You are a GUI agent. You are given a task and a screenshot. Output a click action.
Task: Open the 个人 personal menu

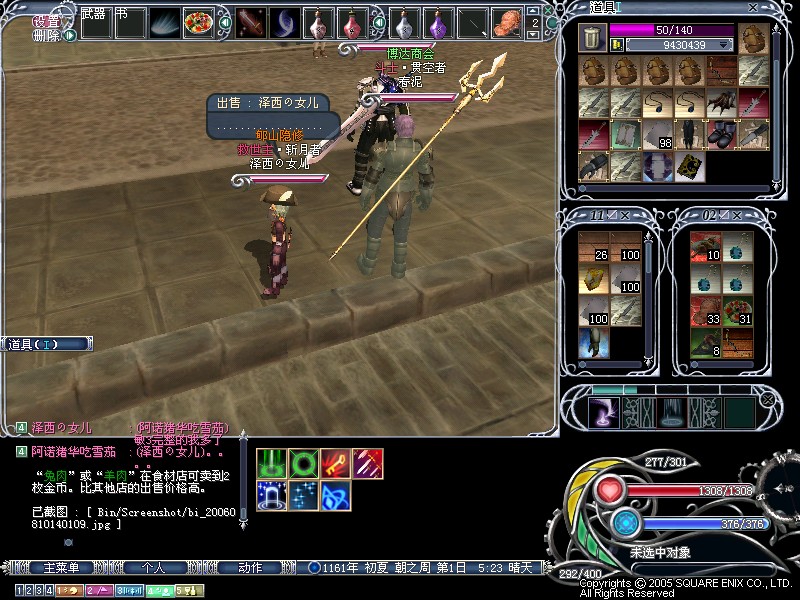coord(153,568)
